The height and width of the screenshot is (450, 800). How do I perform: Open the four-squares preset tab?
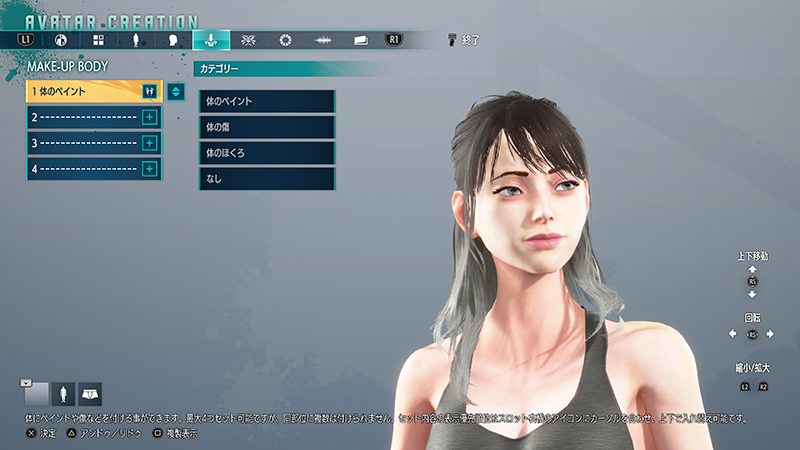99,40
